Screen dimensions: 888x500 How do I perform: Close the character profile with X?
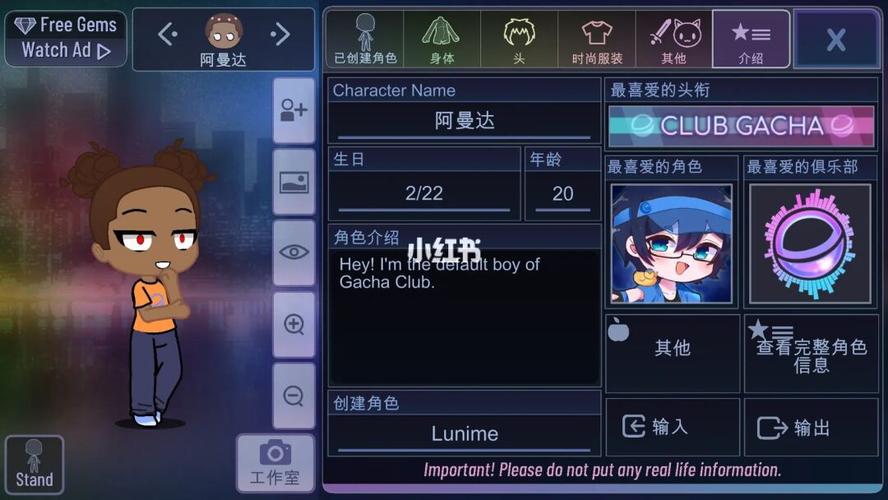[x=835, y=40]
